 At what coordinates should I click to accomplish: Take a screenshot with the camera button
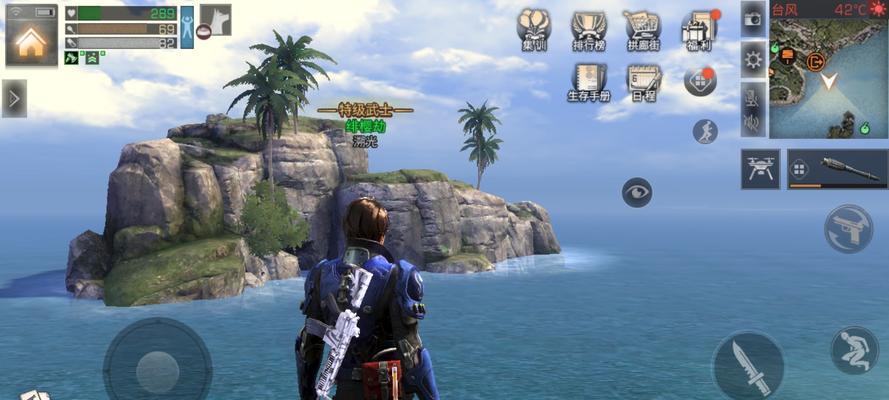(753, 20)
